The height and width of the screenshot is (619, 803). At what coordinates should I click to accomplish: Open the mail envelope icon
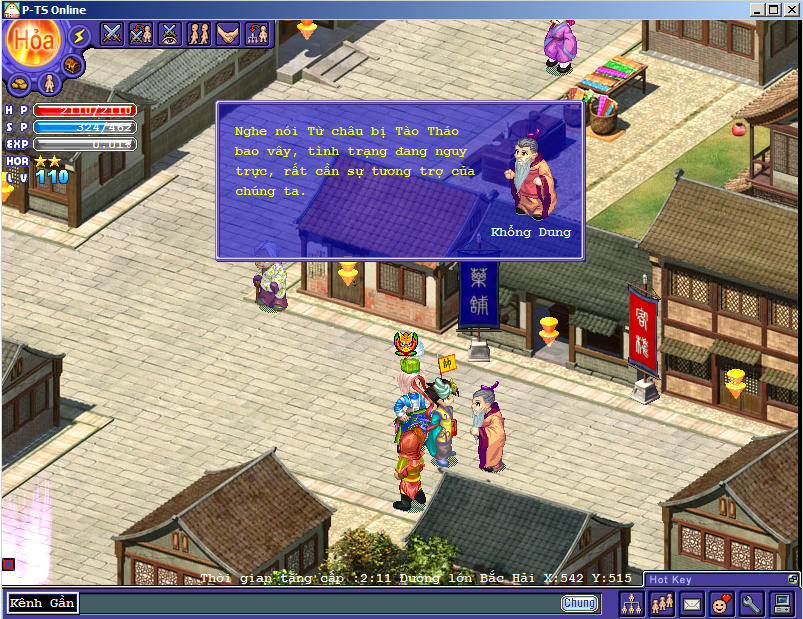click(x=691, y=603)
